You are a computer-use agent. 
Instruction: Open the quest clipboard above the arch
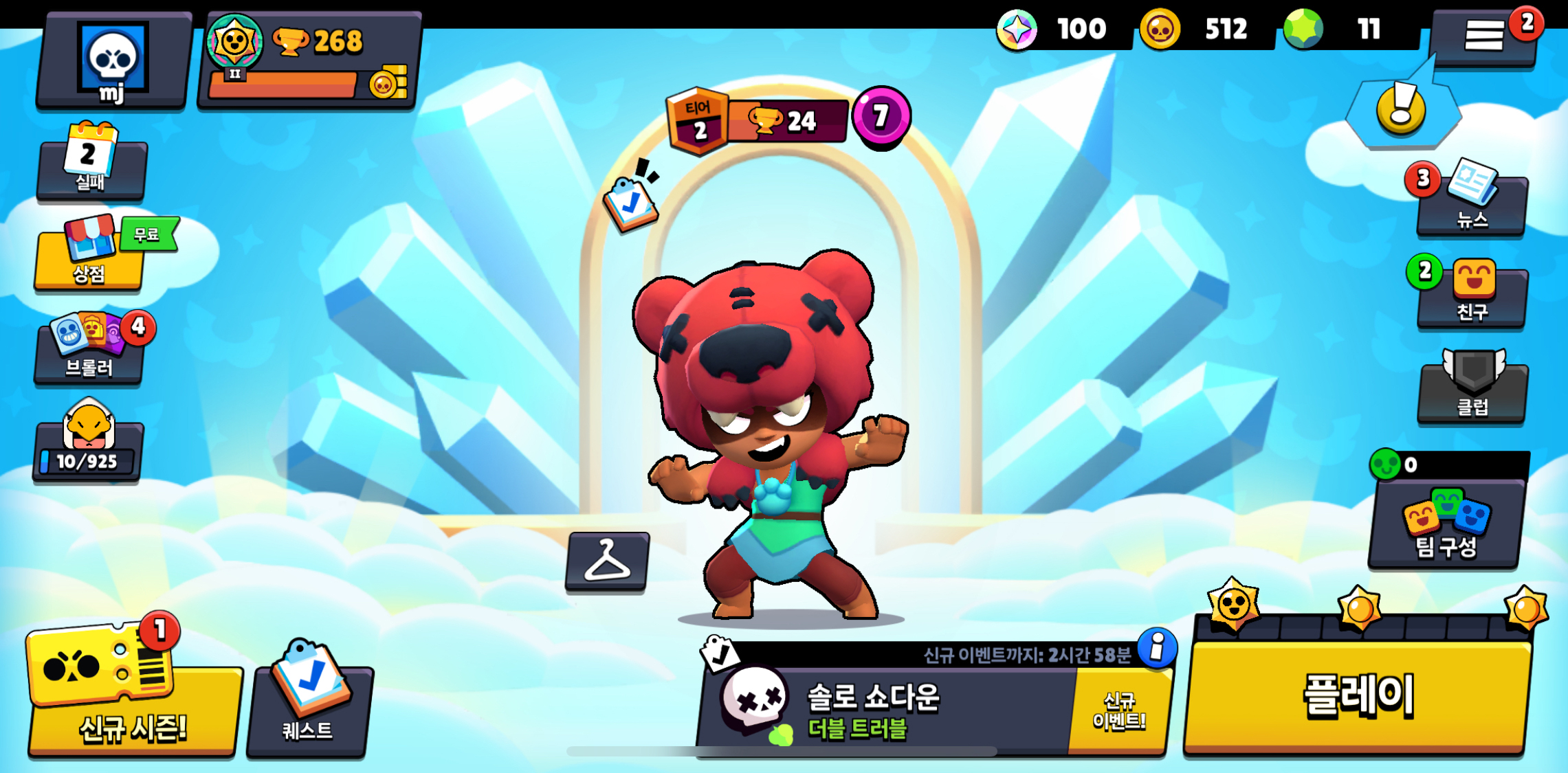point(631,203)
